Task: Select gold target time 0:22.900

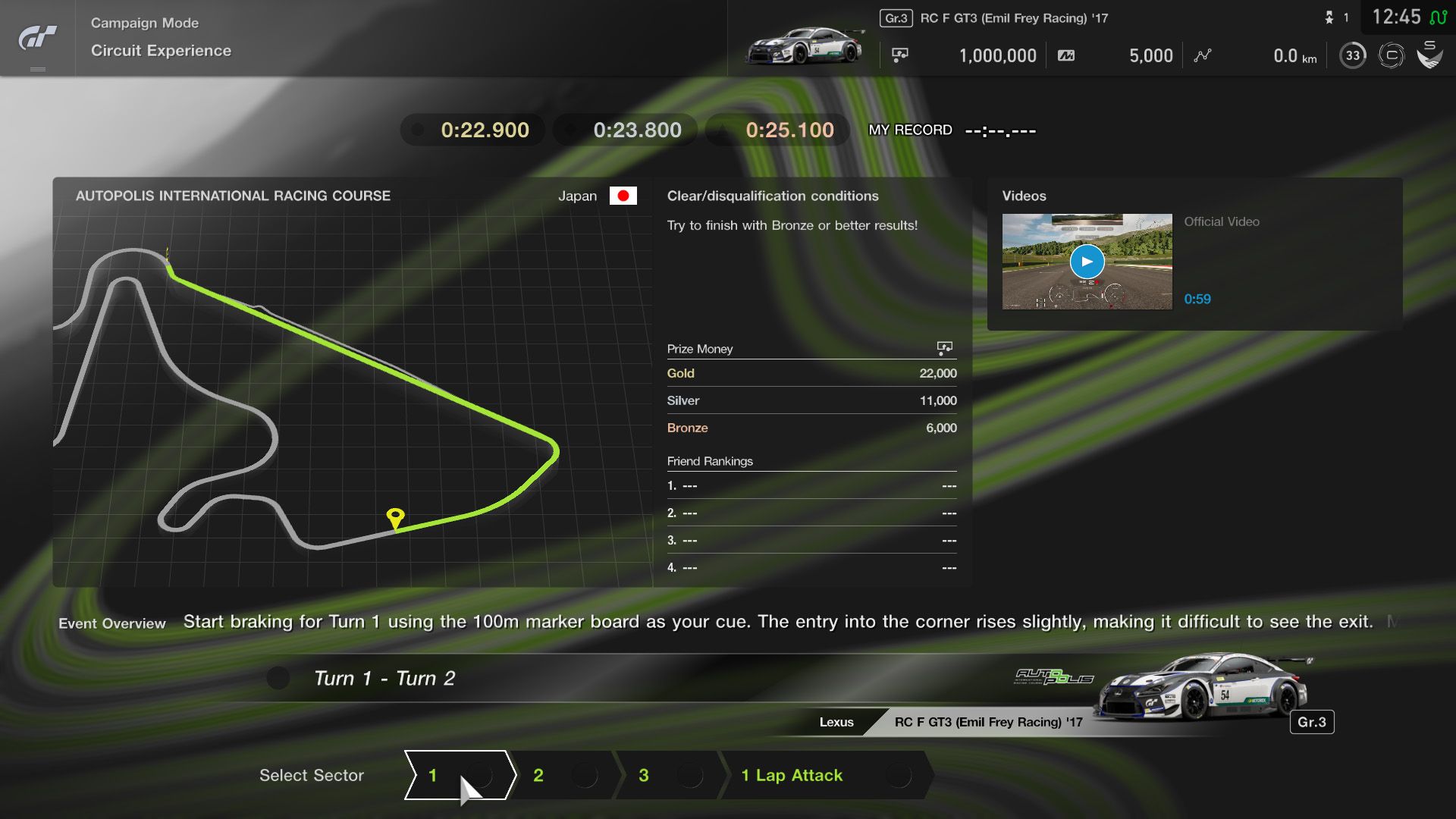Action: pos(472,130)
